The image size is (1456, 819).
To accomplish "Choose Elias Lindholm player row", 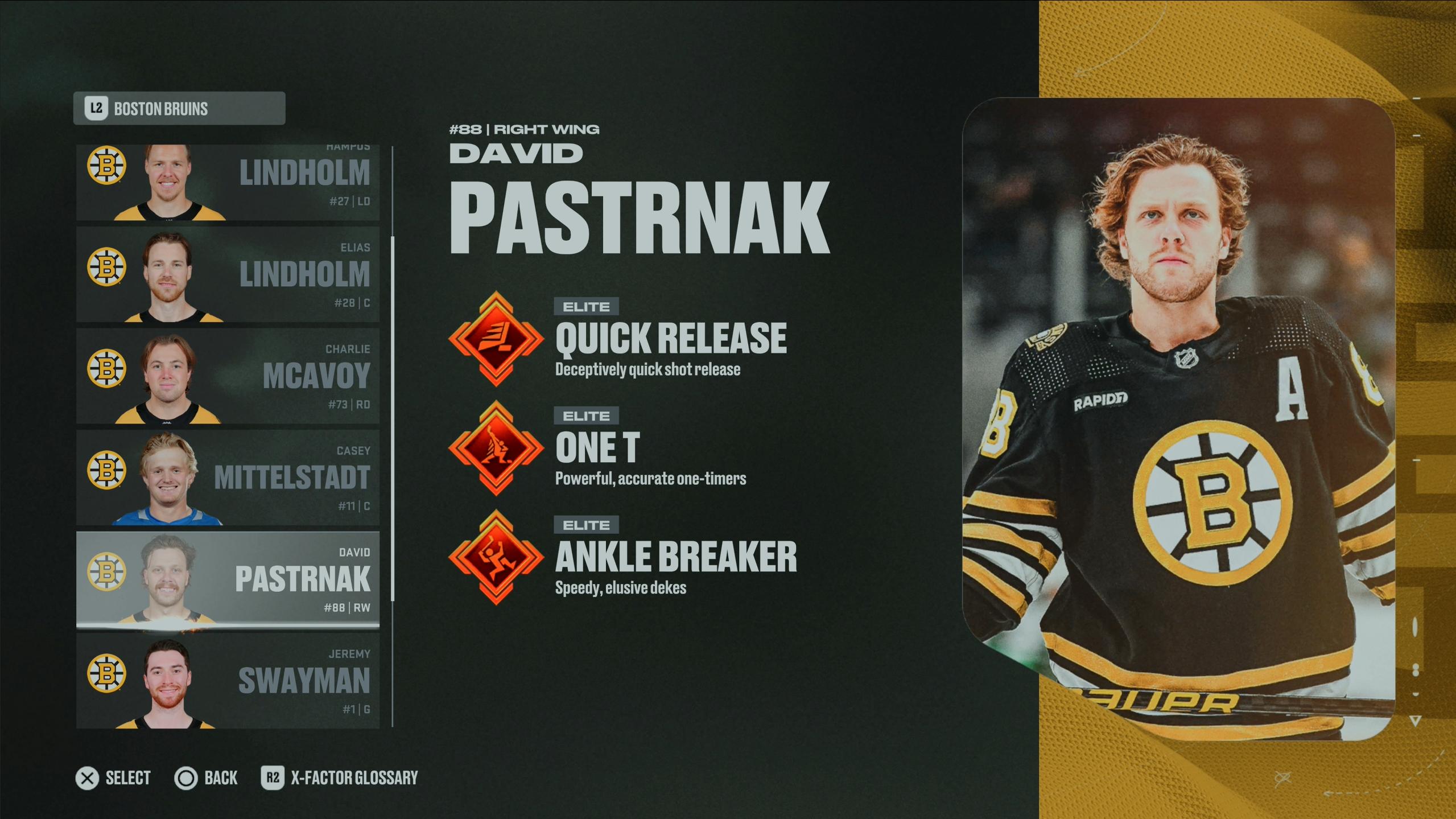I will point(228,274).
